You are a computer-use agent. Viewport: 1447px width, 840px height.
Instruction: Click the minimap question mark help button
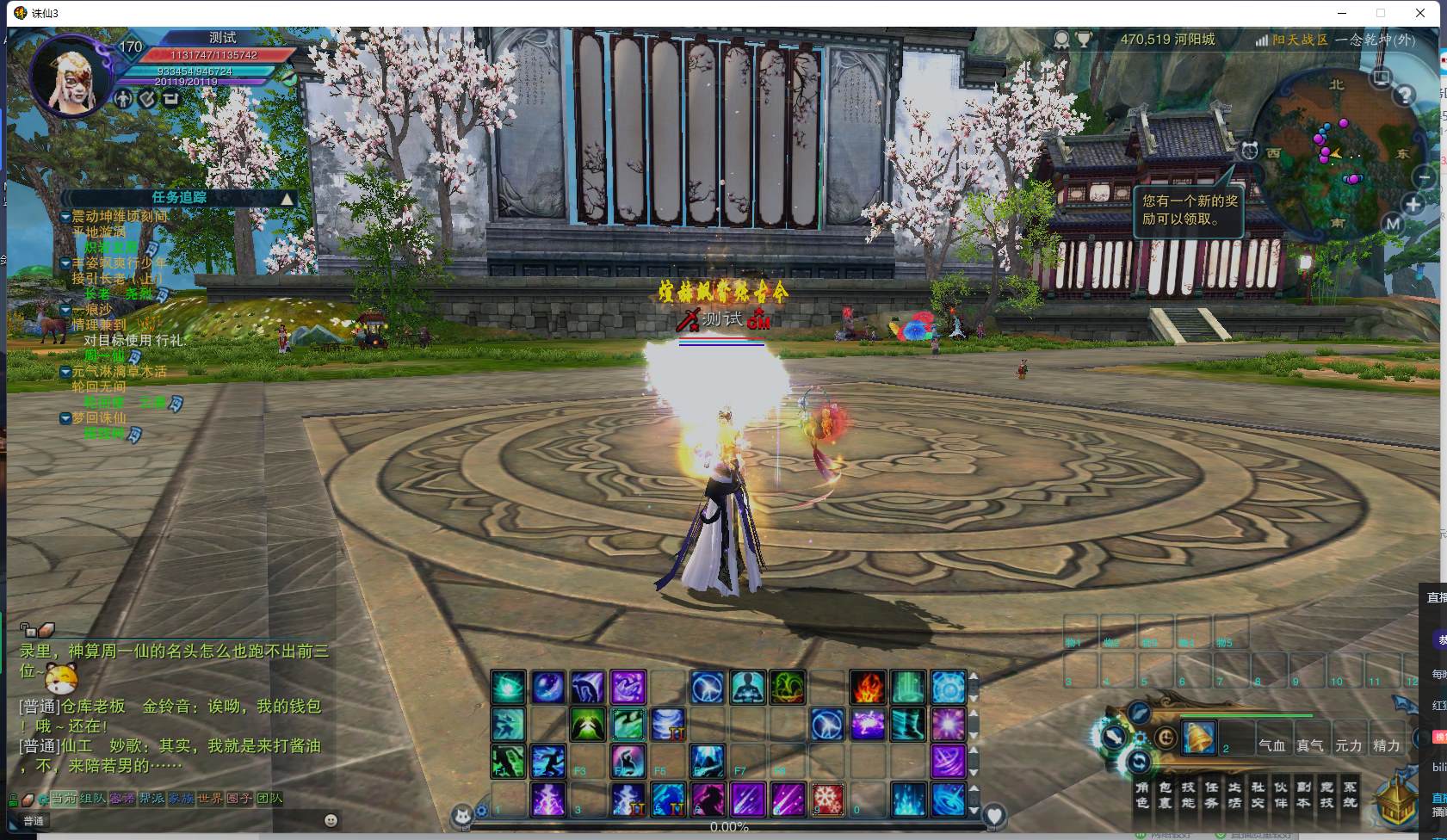1404,95
